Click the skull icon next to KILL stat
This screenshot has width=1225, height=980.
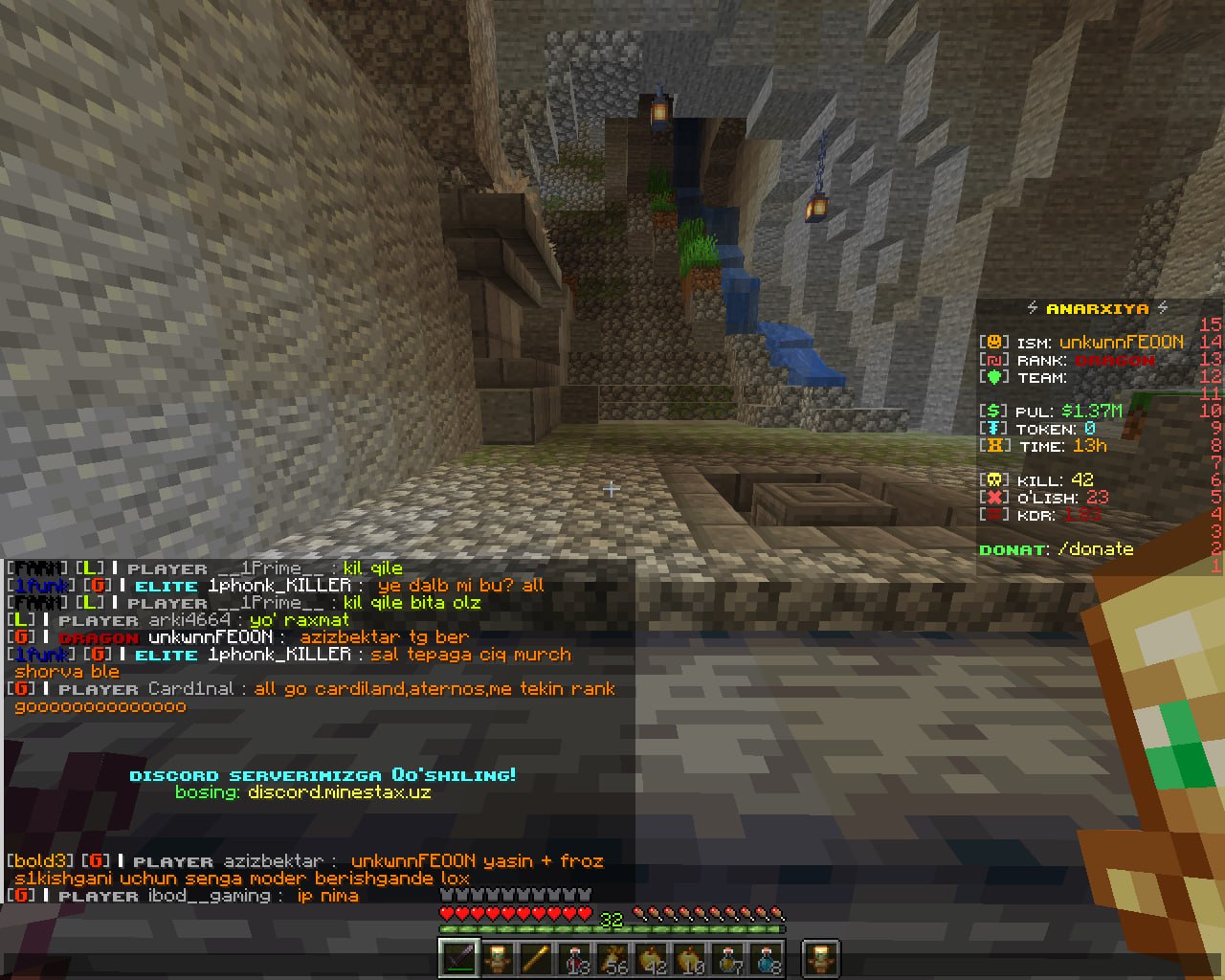click(991, 479)
